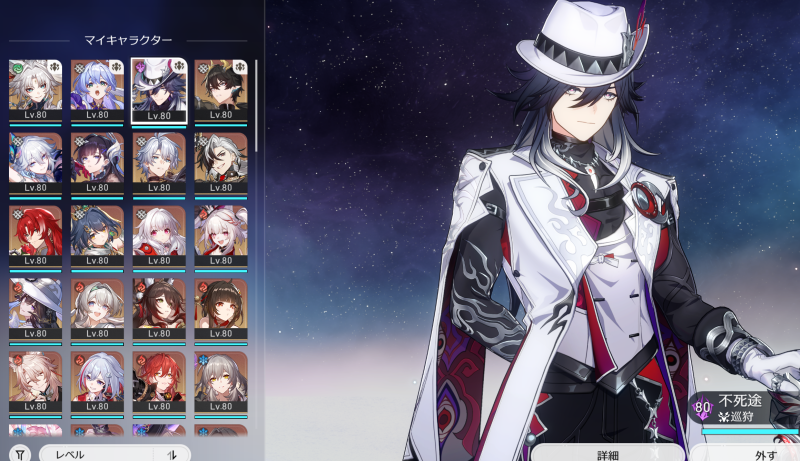Choose the Himeko red-haired portrait
The image size is (800, 461).
(x=159, y=380)
